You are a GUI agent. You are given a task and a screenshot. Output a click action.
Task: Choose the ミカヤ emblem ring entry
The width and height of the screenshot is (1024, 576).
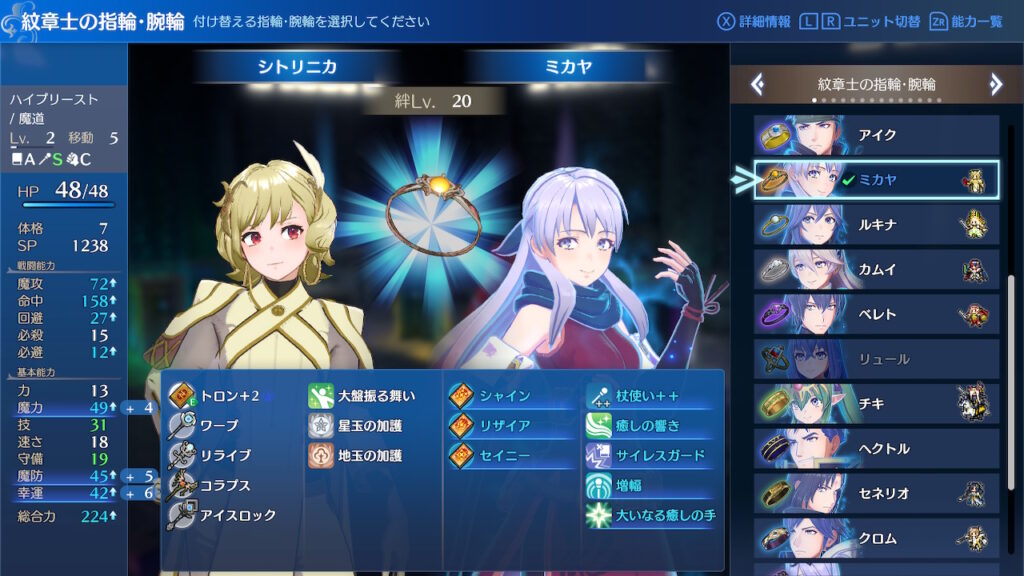(876, 180)
